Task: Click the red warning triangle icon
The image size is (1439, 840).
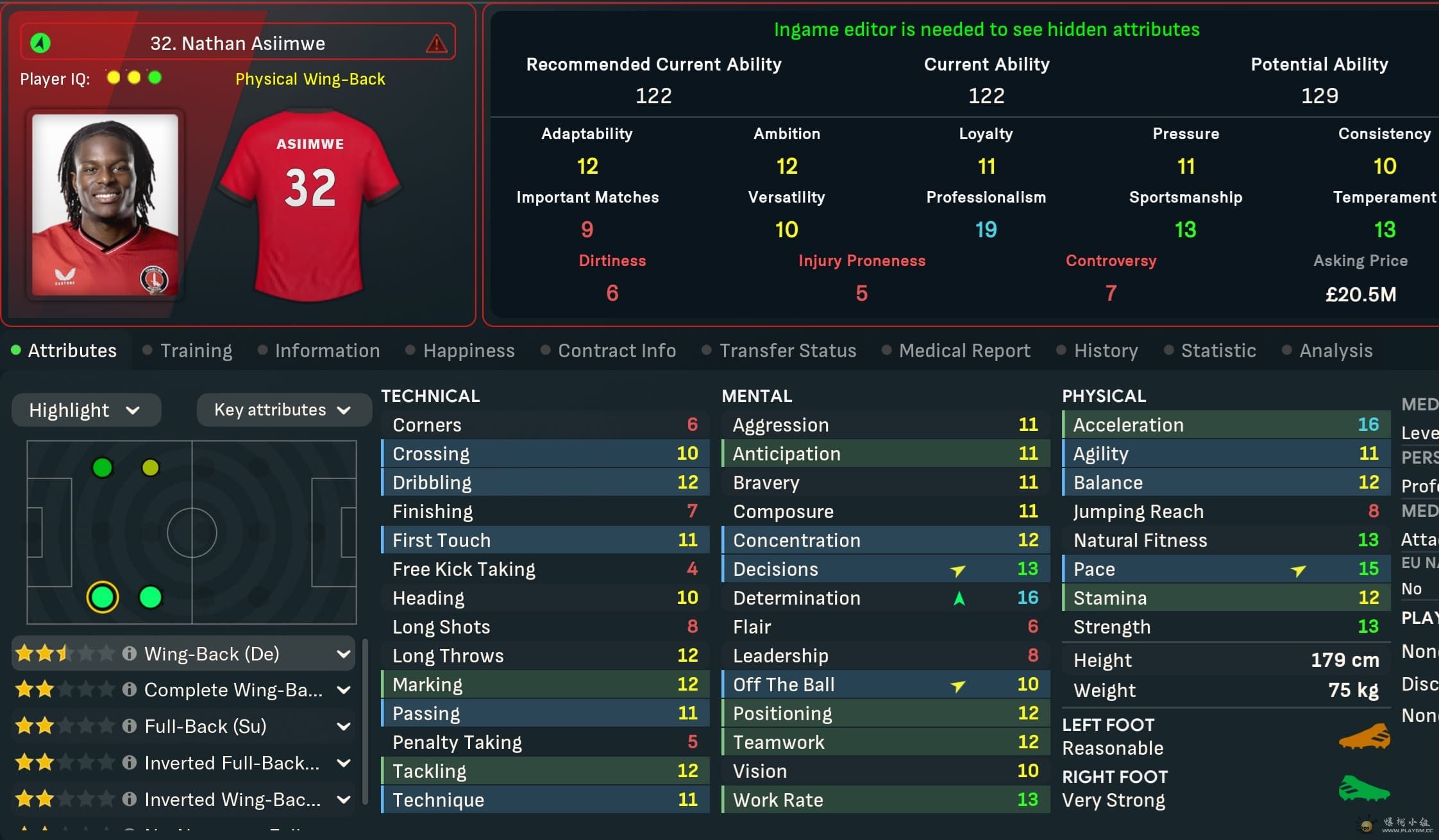Action: (437, 44)
